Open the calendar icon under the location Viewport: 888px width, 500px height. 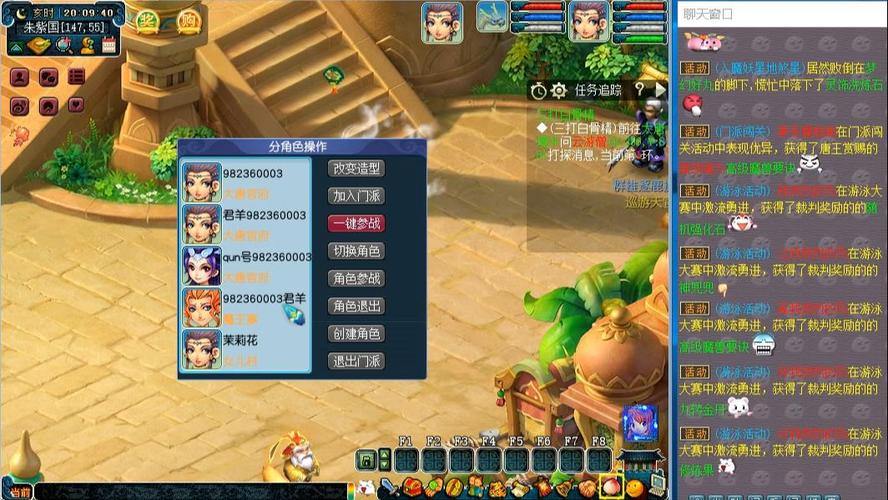coord(109,45)
